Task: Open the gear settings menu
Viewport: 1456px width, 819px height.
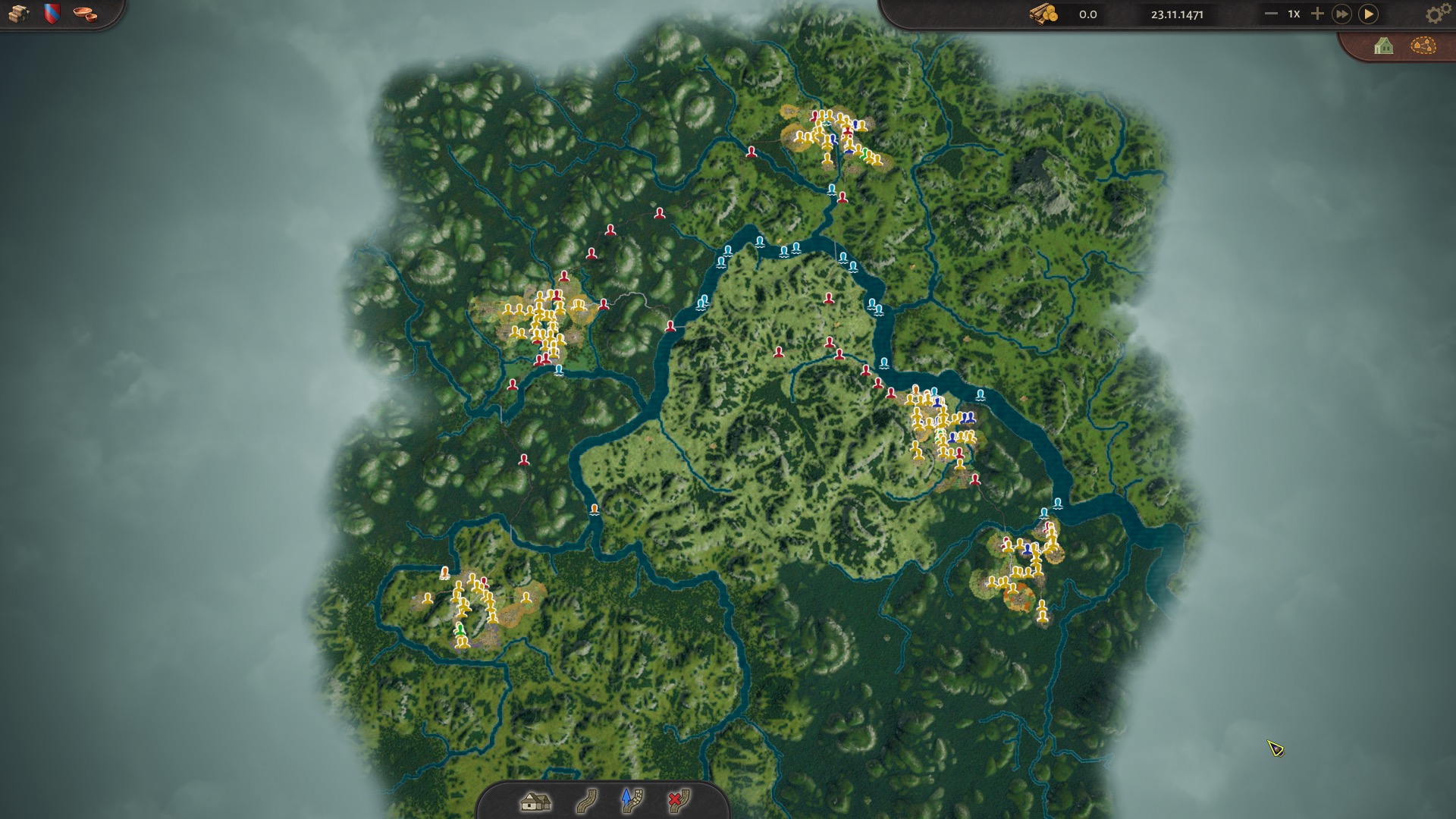Action: tap(1435, 14)
